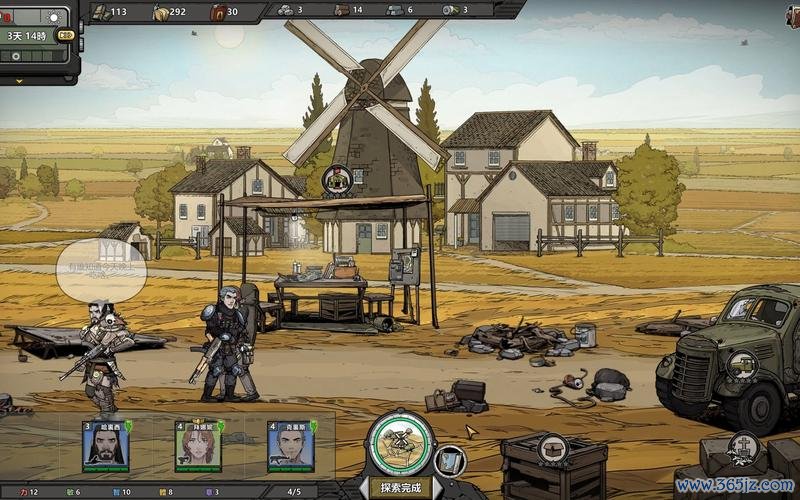The height and width of the screenshot is (500, 800).
Task: Expand the yellow arrow under the time panel
Action: 18,81
